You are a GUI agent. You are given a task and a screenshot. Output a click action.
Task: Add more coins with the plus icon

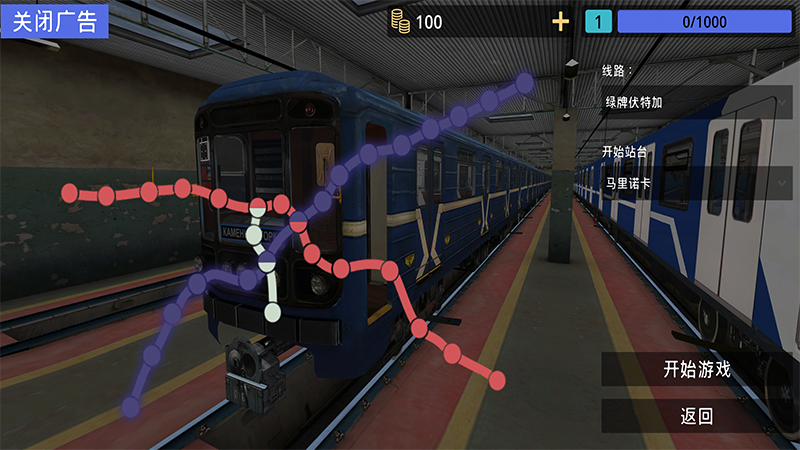[561, 22]
